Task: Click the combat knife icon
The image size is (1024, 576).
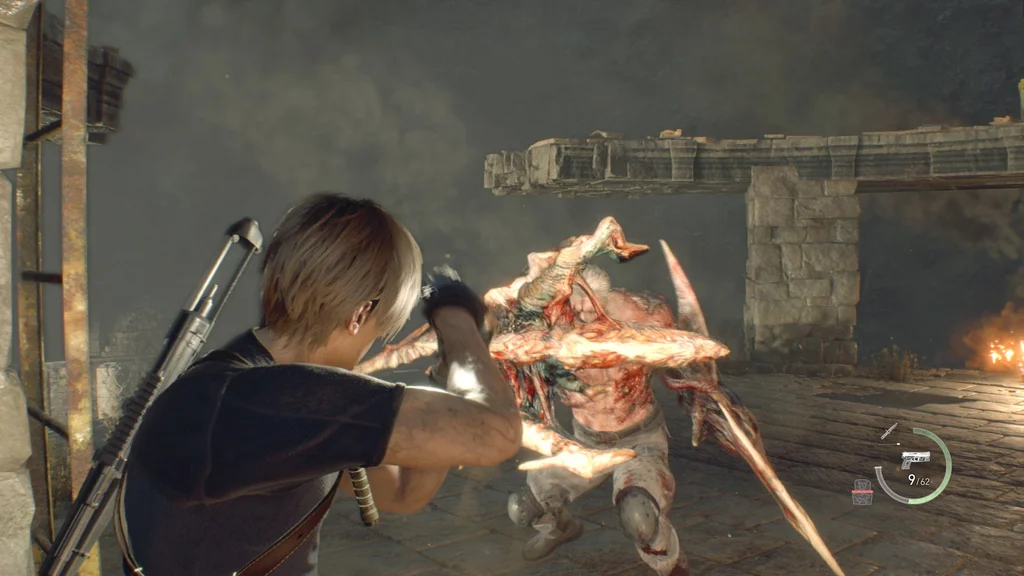Action: [889, 431]
